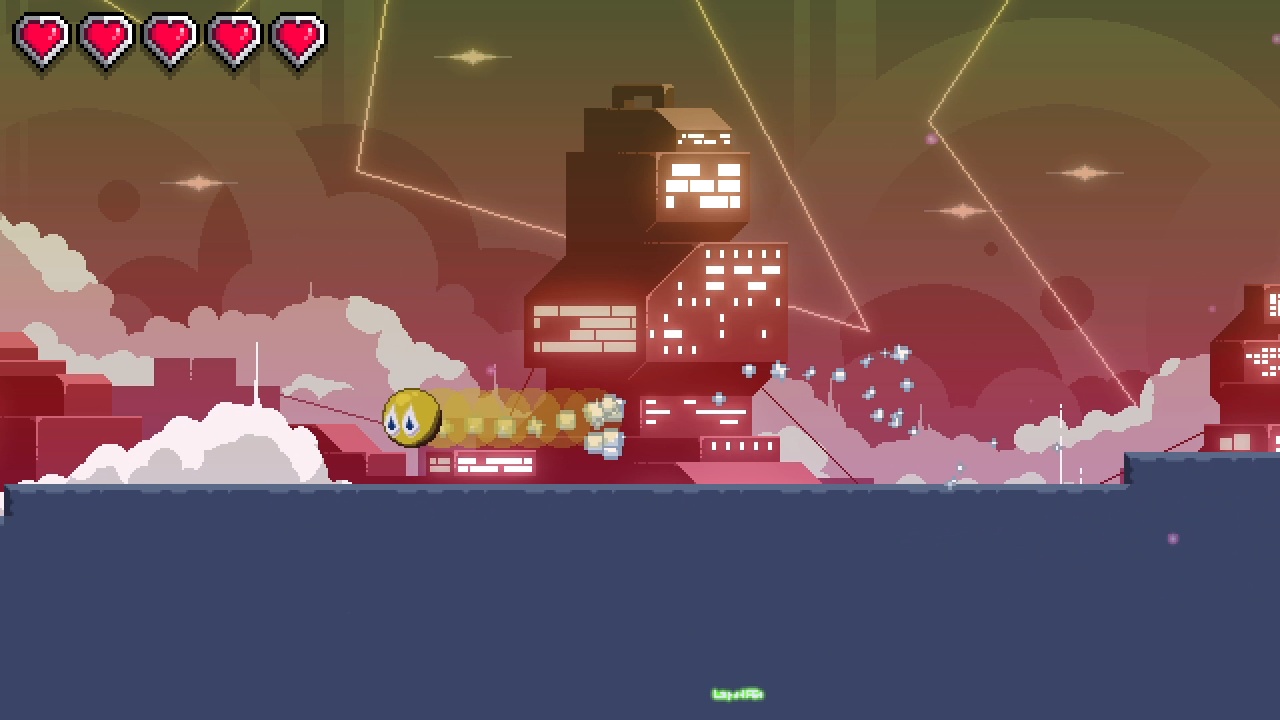
Task: Click the green LayerFG debug label
Action: coord(736,692)
